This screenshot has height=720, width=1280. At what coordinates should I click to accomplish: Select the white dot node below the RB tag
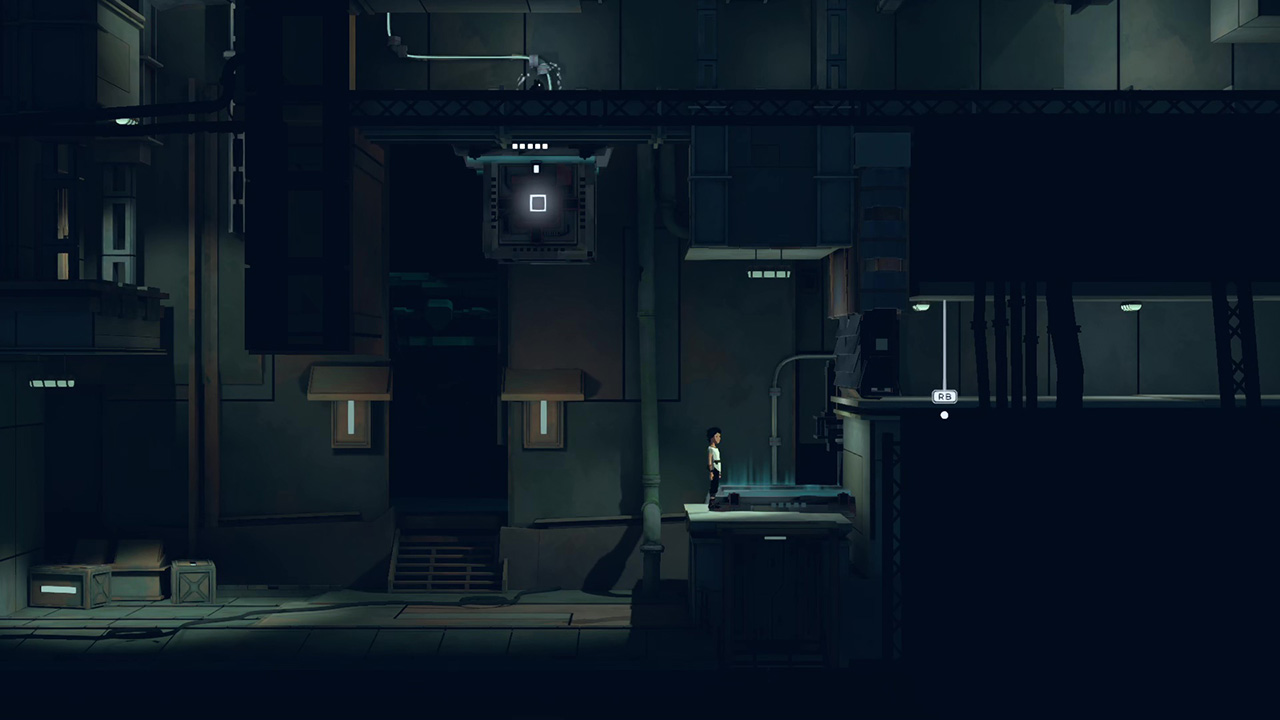(x=944, y=415)
